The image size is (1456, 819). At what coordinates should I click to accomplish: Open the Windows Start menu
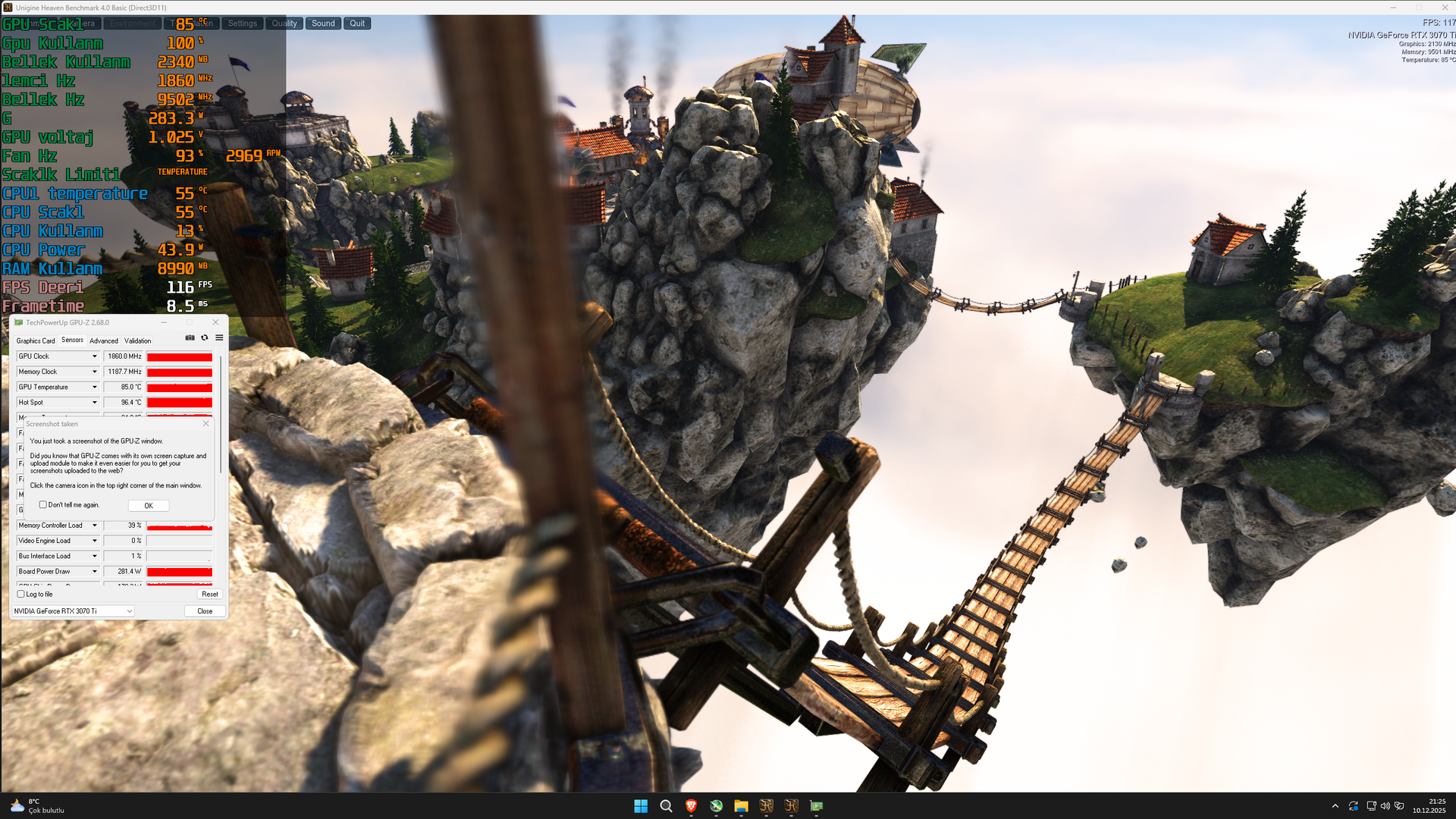[x=641, y=806]
